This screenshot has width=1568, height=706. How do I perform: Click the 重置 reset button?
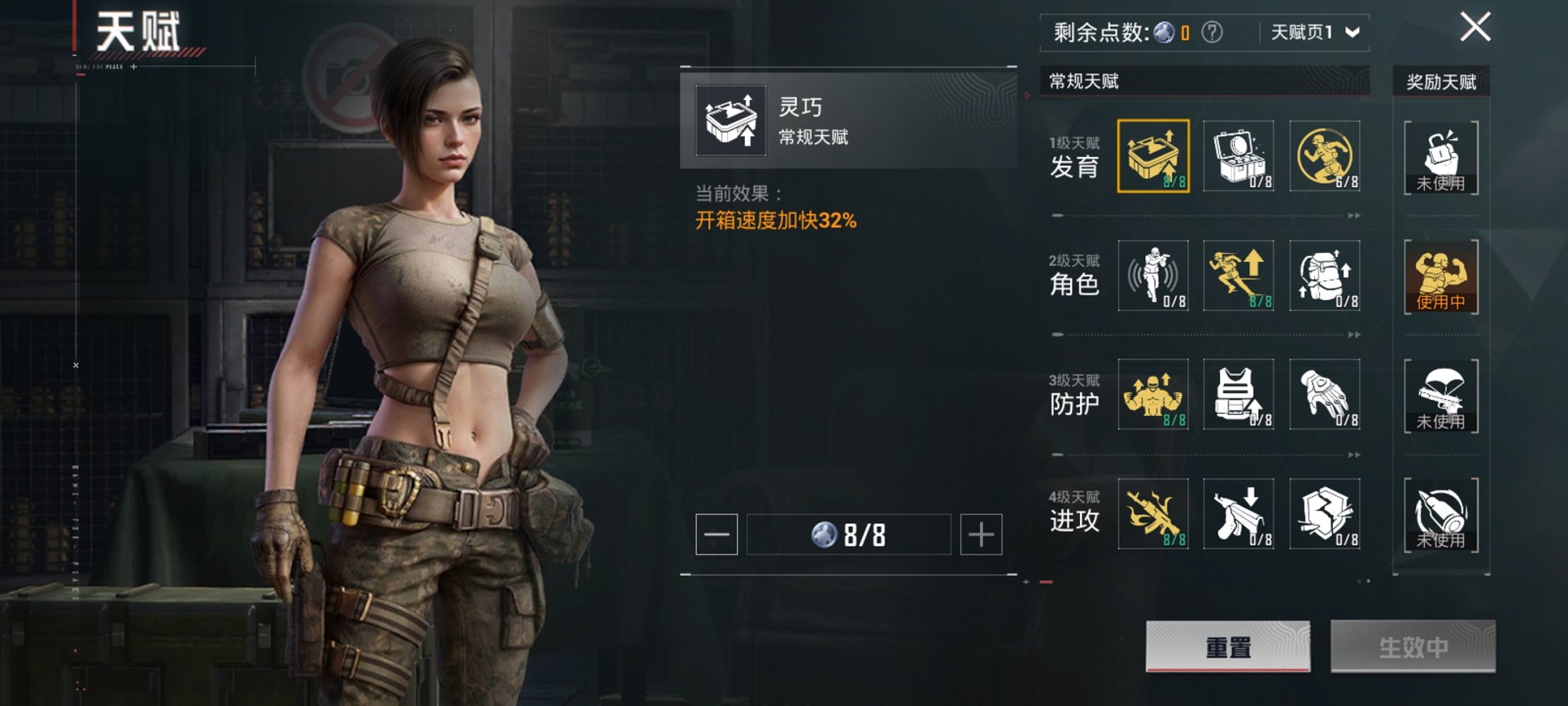[1227, 647]
